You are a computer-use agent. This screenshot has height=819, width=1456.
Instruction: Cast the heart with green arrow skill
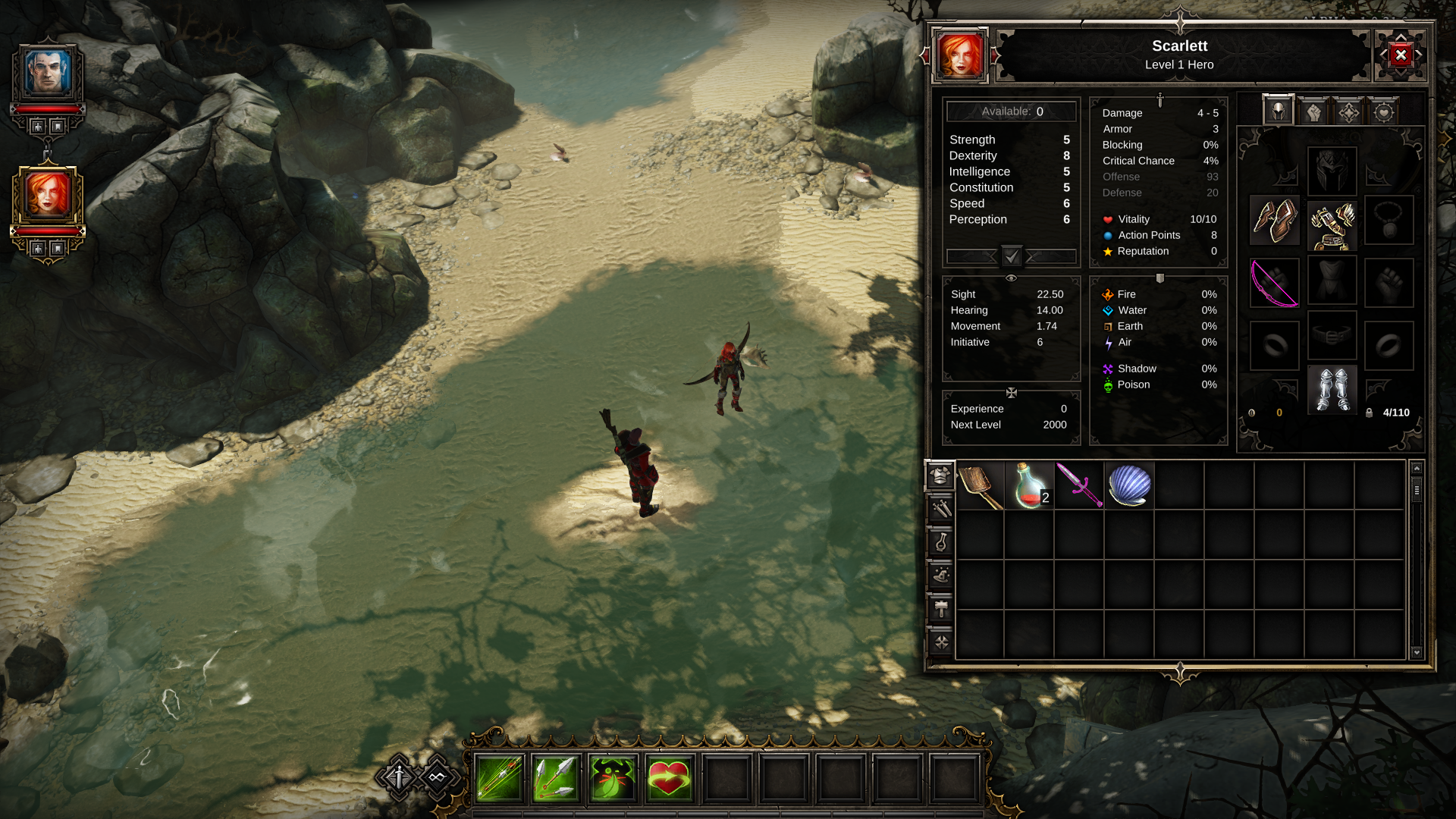(669, 778)
